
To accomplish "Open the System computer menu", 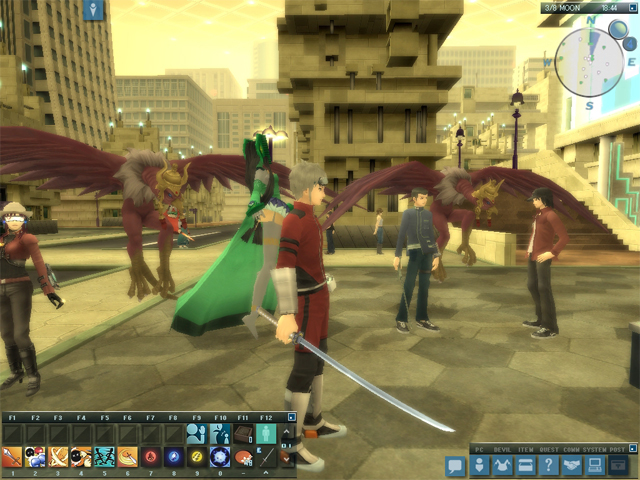I will (594, 465).
